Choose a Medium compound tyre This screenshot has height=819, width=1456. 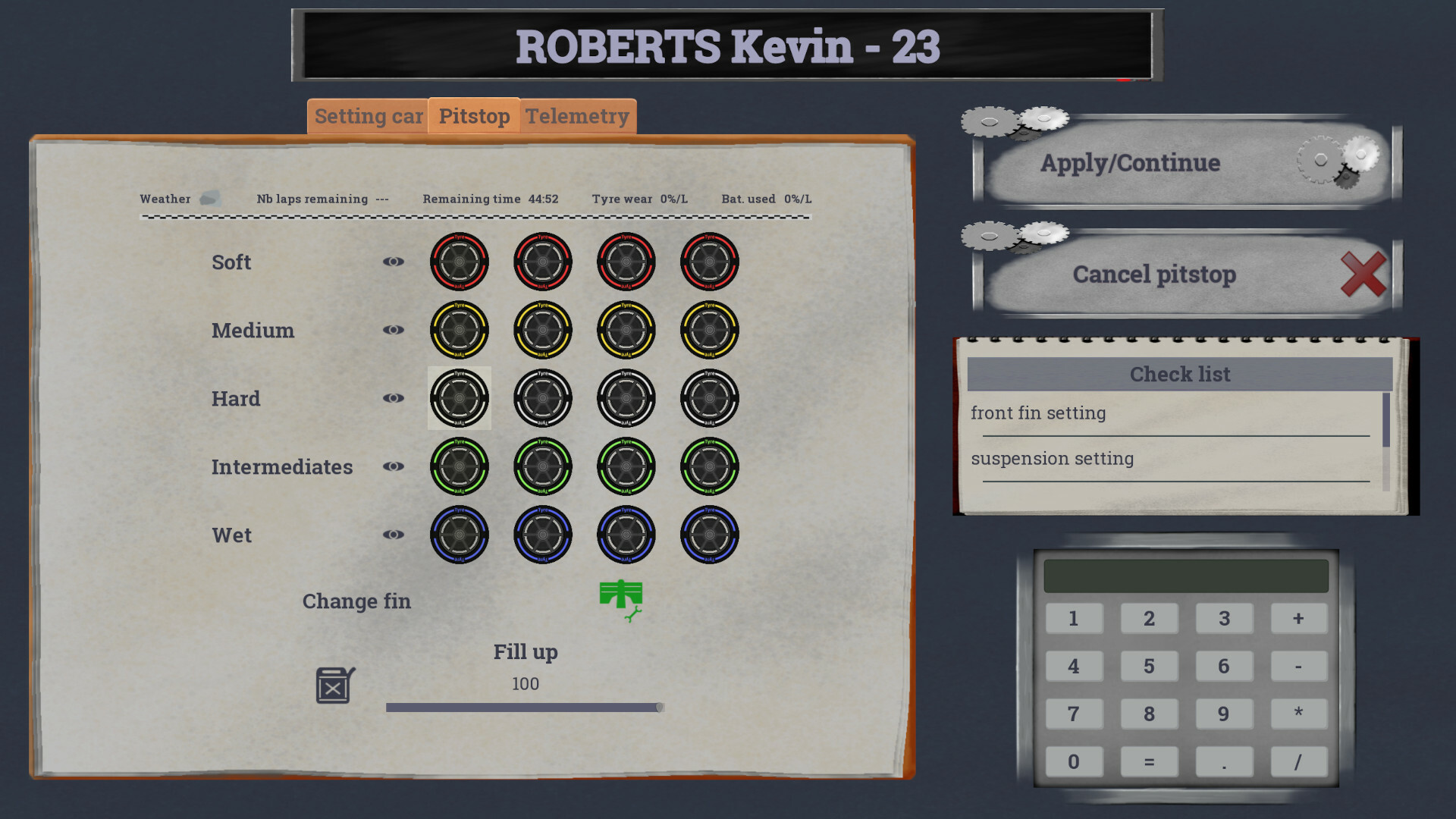coord(460,330)
